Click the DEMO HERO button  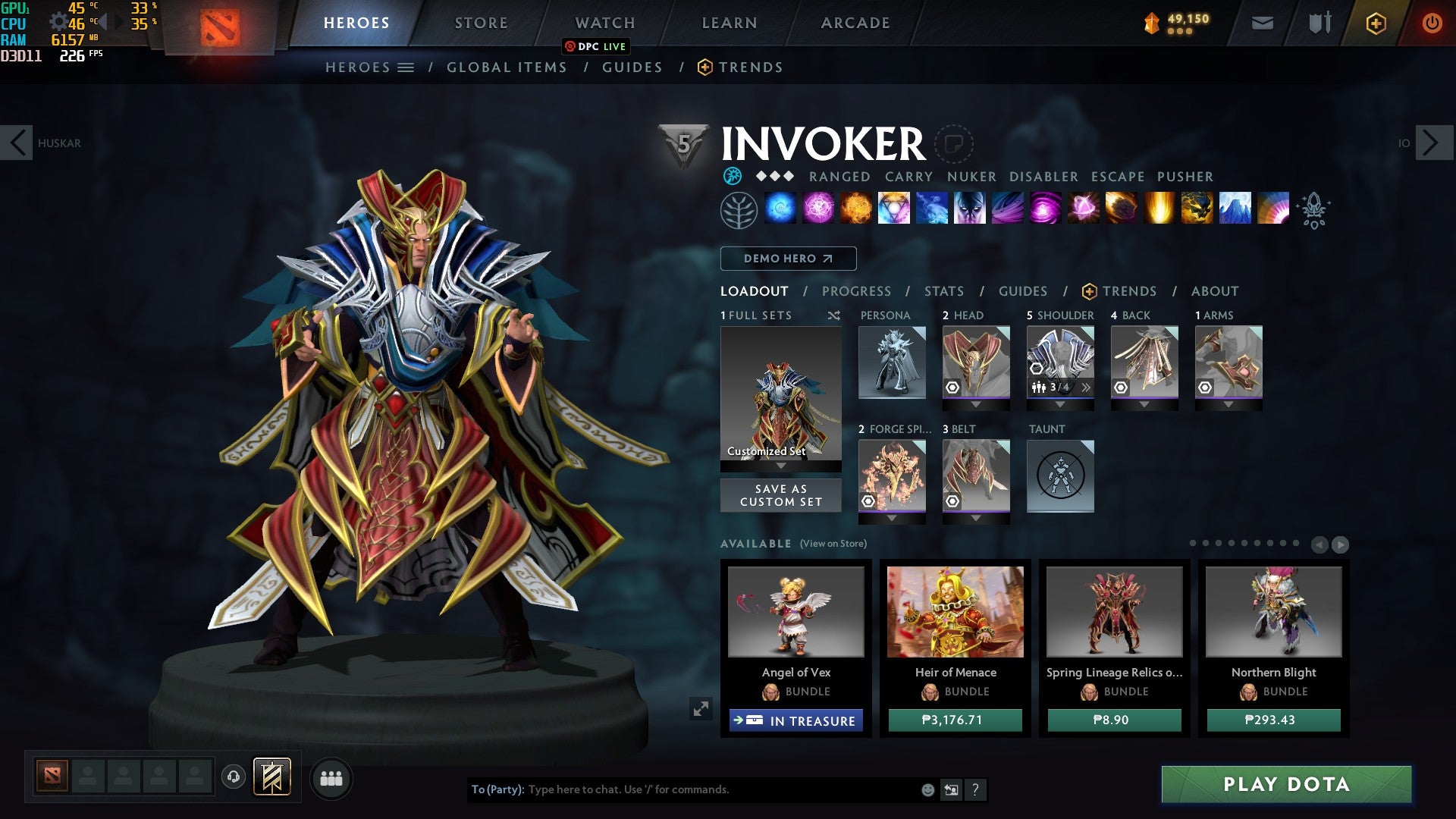point(787,259)
